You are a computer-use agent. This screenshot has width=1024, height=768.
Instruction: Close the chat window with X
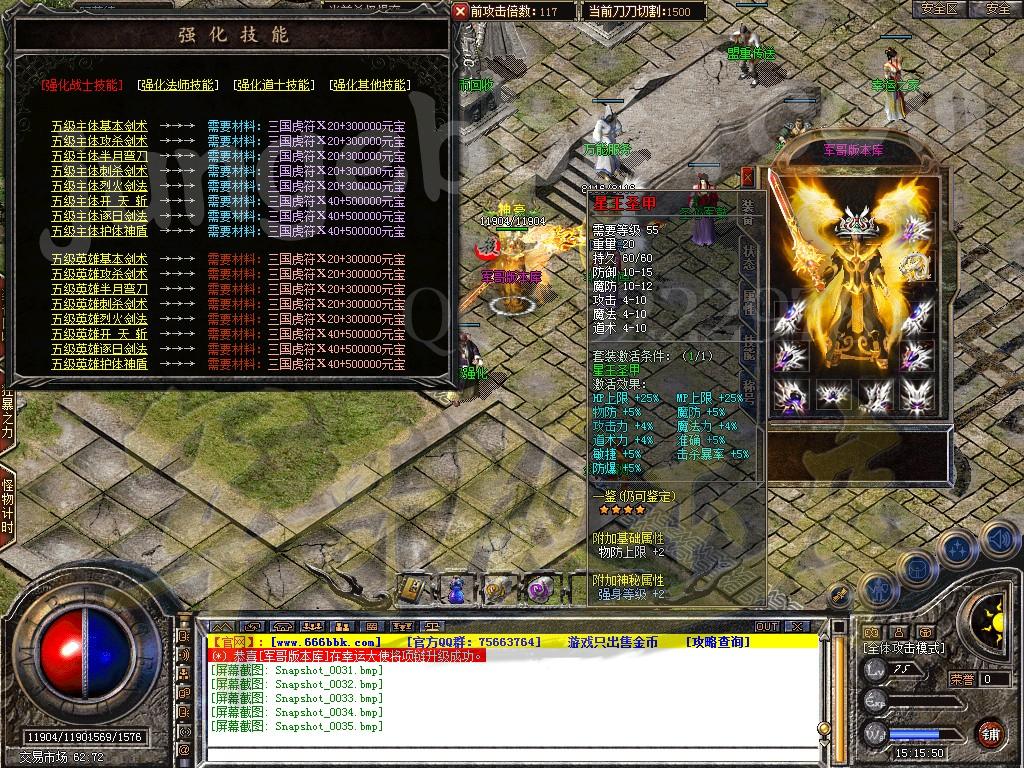(796, 626)
